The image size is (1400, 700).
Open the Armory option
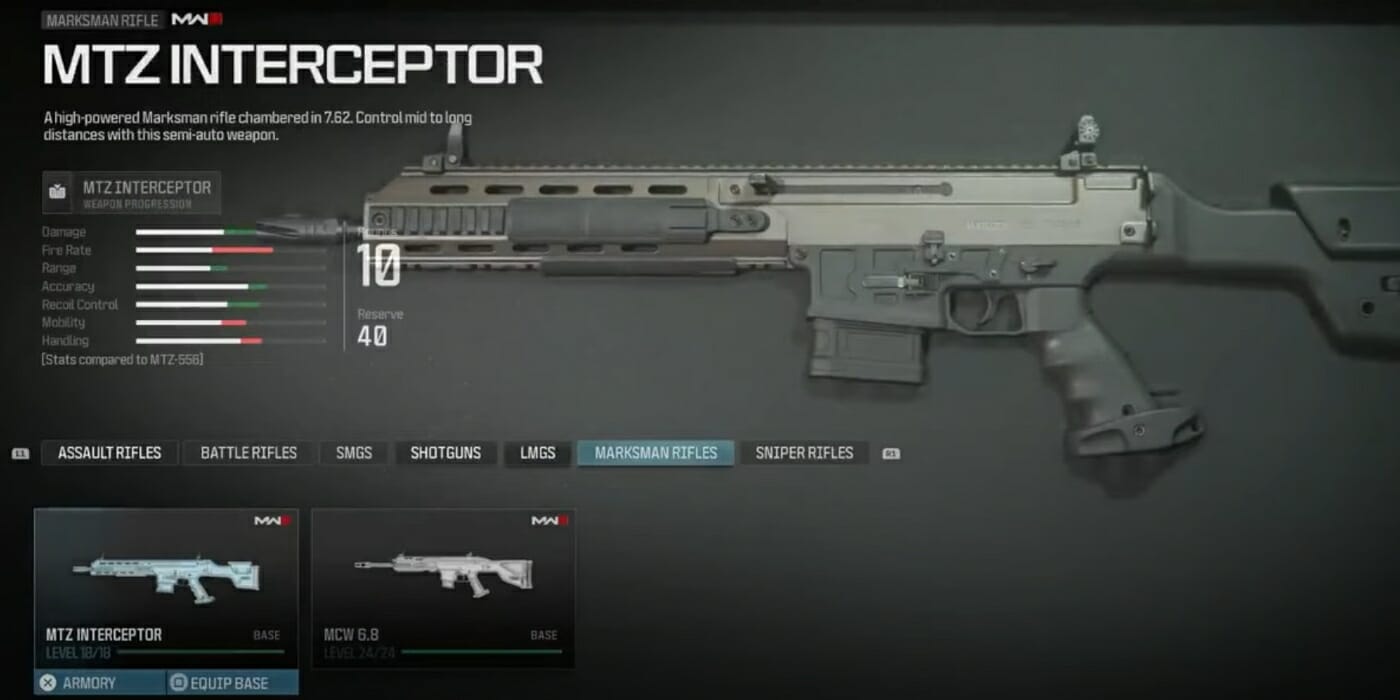90,684
